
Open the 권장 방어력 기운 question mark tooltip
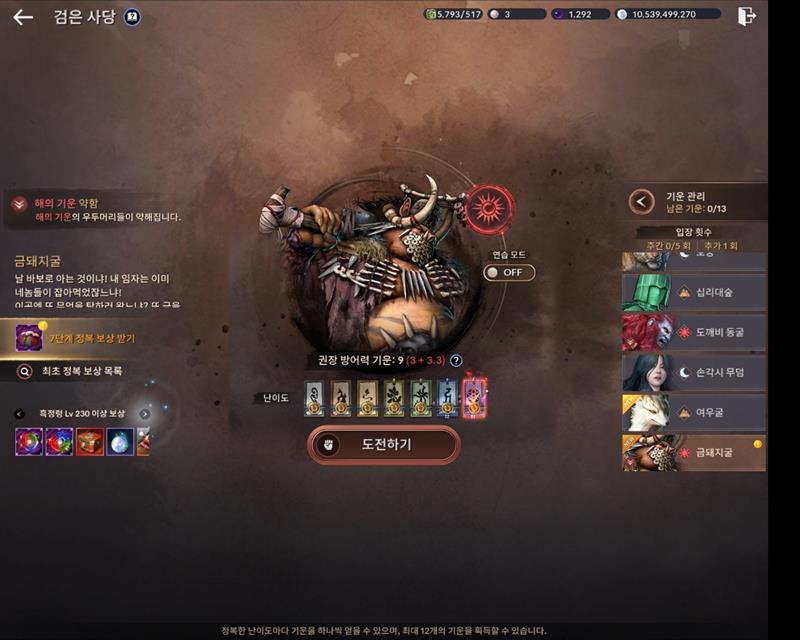456,361
